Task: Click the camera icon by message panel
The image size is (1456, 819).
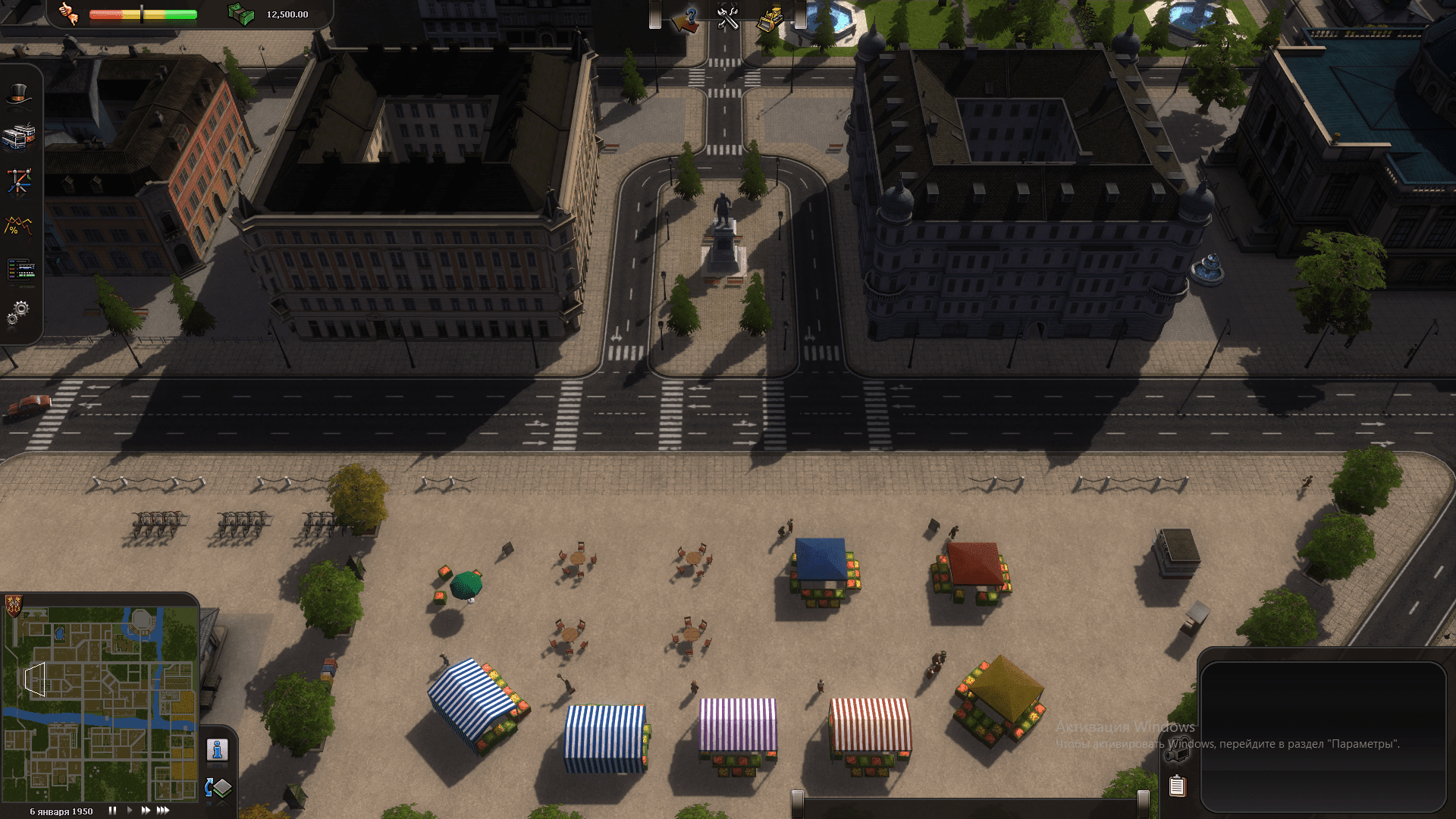Action: [x=1178, y=748]
